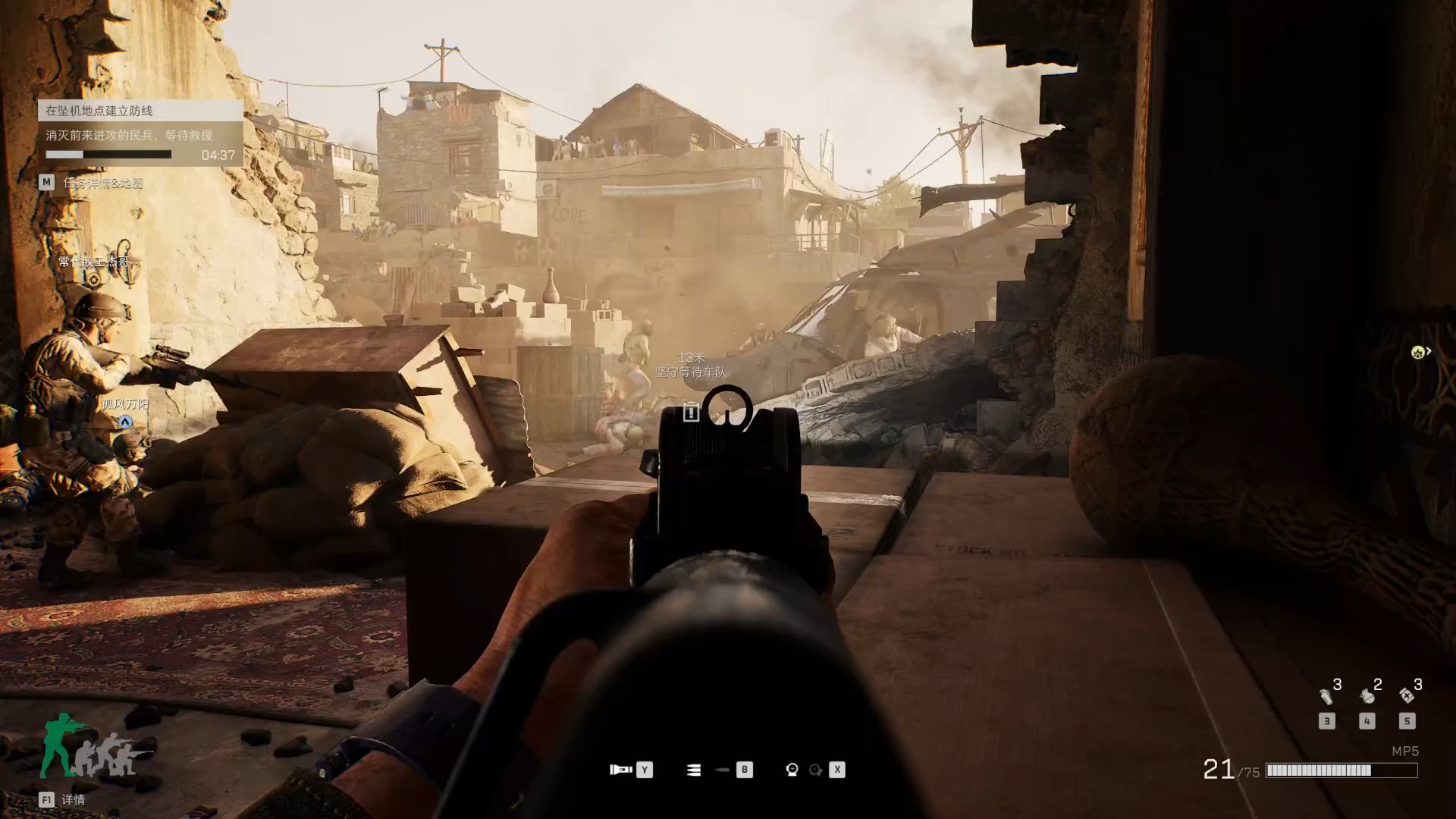Toggle the flashlight attachment icon
1456x819 pixels.
click(620, 770)
